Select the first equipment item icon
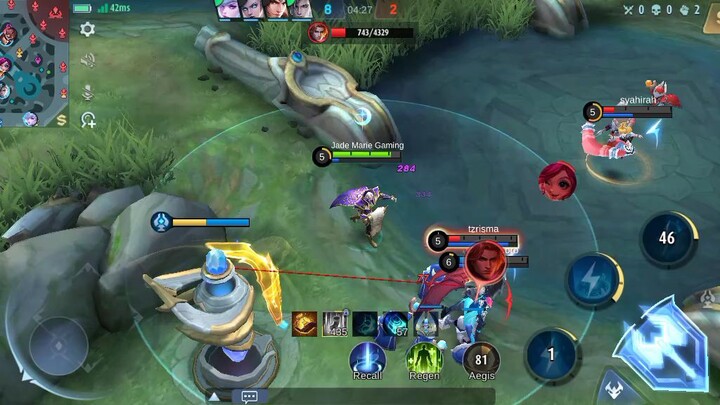Viewport: 720px width, 405px height. pos(305,323)
